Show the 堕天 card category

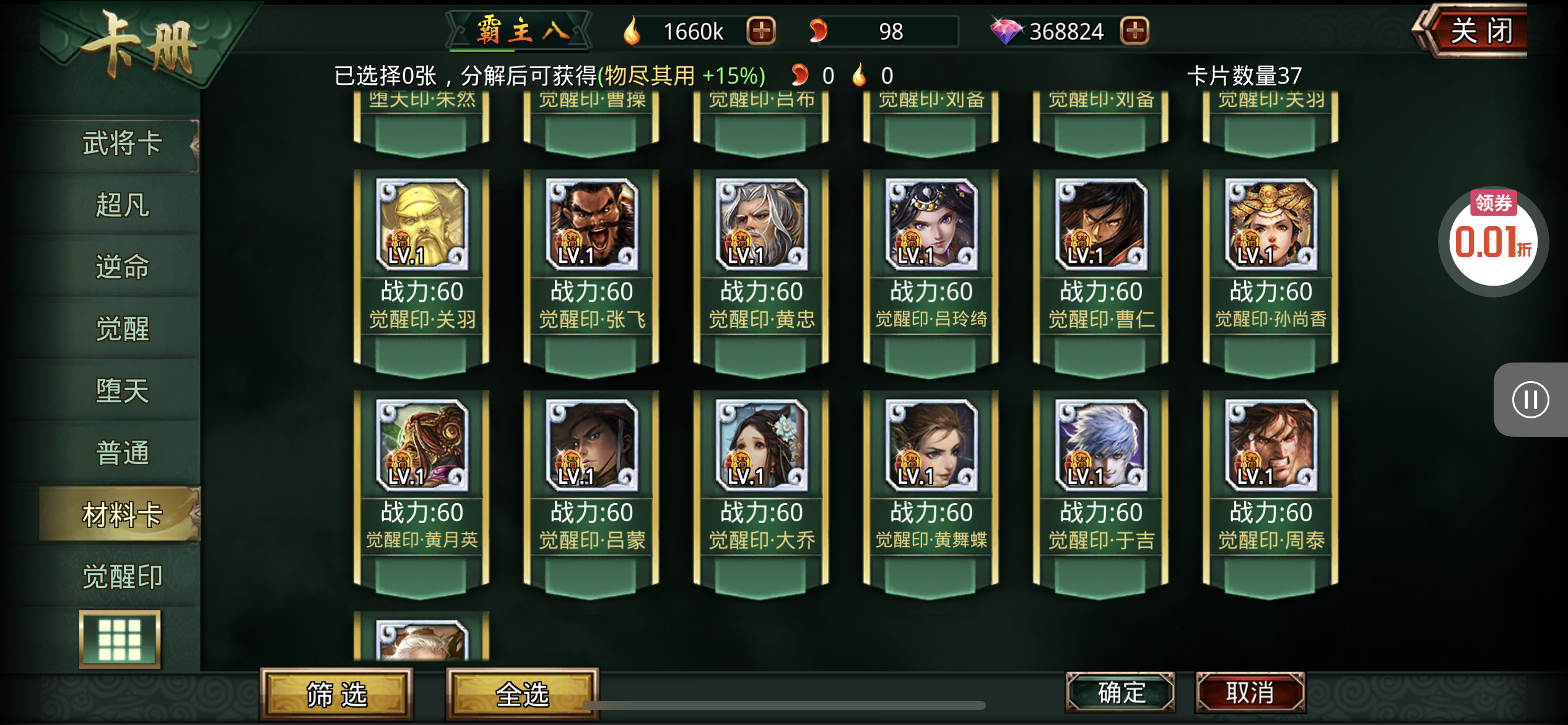tap(122, 391)
